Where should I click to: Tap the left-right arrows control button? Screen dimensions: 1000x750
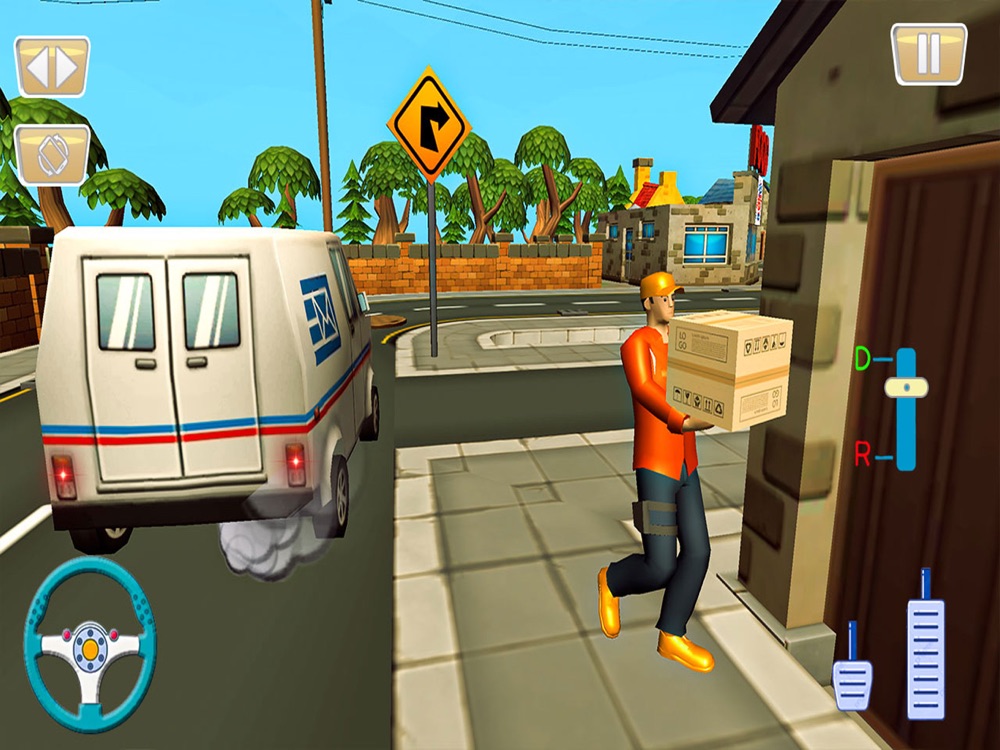[x=52, y=67]
